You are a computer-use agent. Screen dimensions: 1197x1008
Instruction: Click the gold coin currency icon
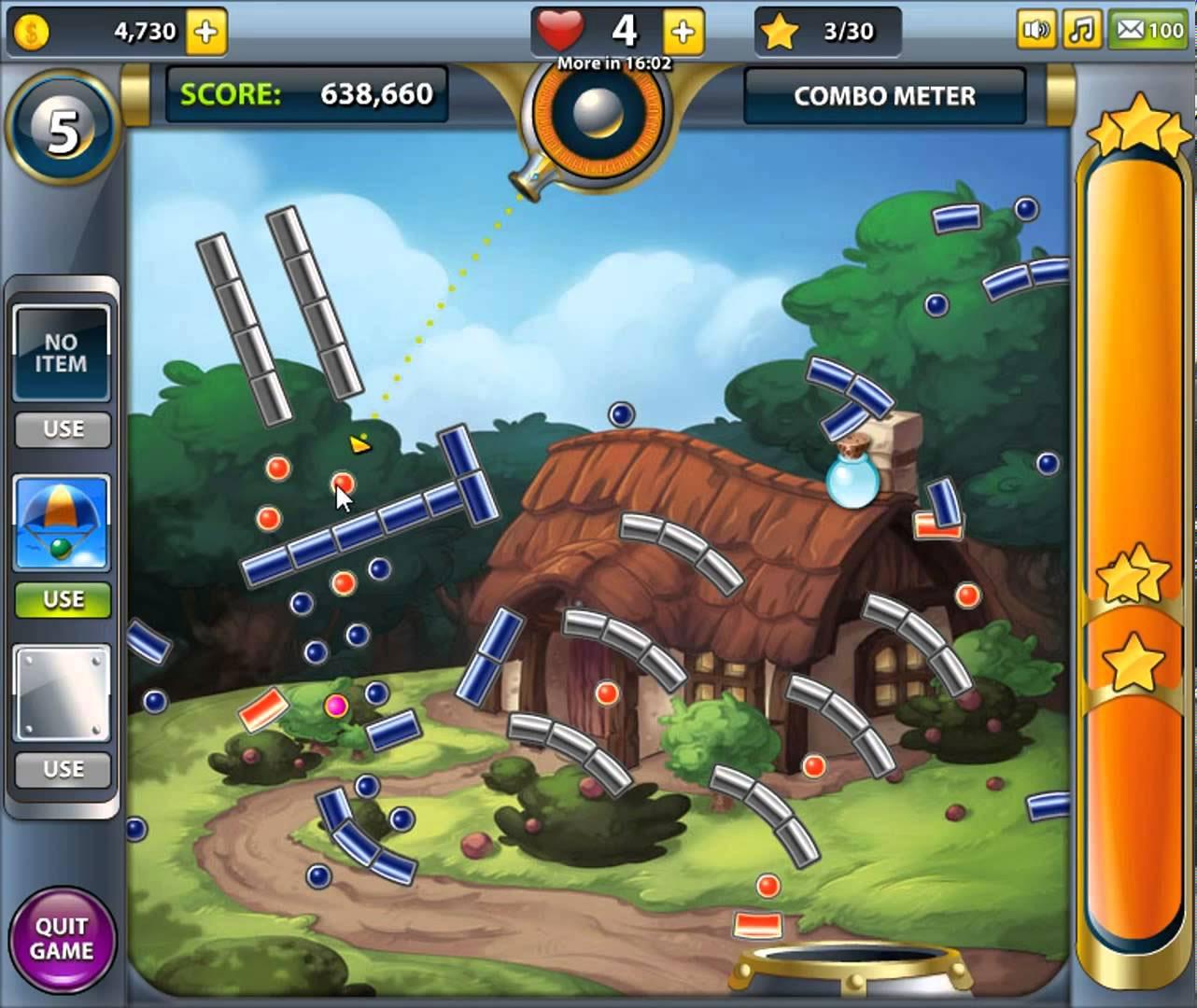32,33
